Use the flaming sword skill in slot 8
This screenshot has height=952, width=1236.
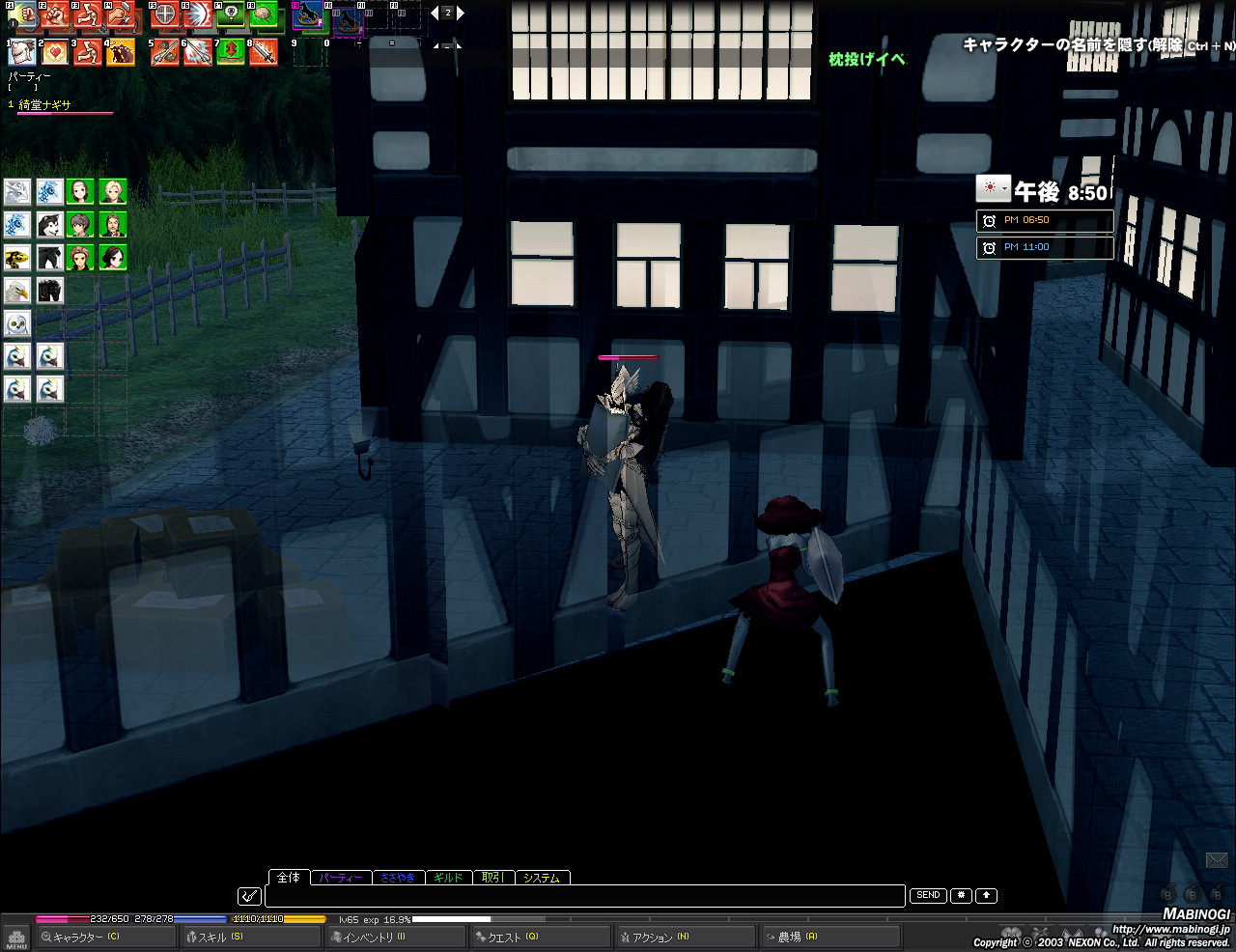click(x=264, y=52)
